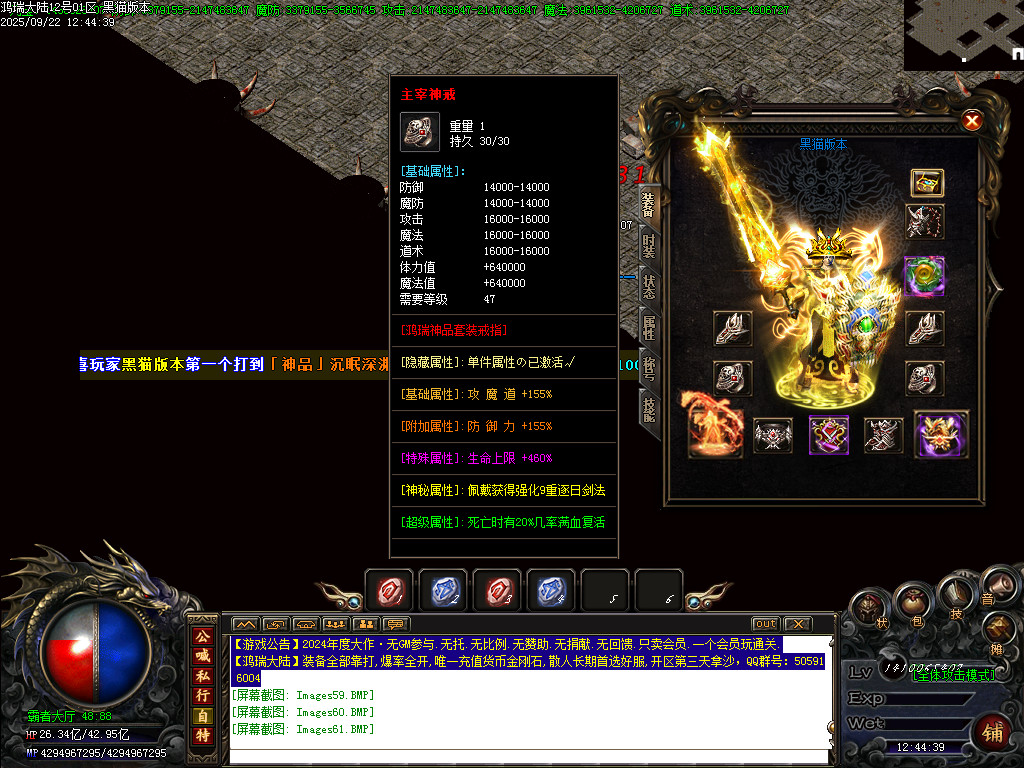This screenshot has height=768, width=1024.
Task: Use the blue potion in hotbar slot 2
Action: (x=443, y=591)
